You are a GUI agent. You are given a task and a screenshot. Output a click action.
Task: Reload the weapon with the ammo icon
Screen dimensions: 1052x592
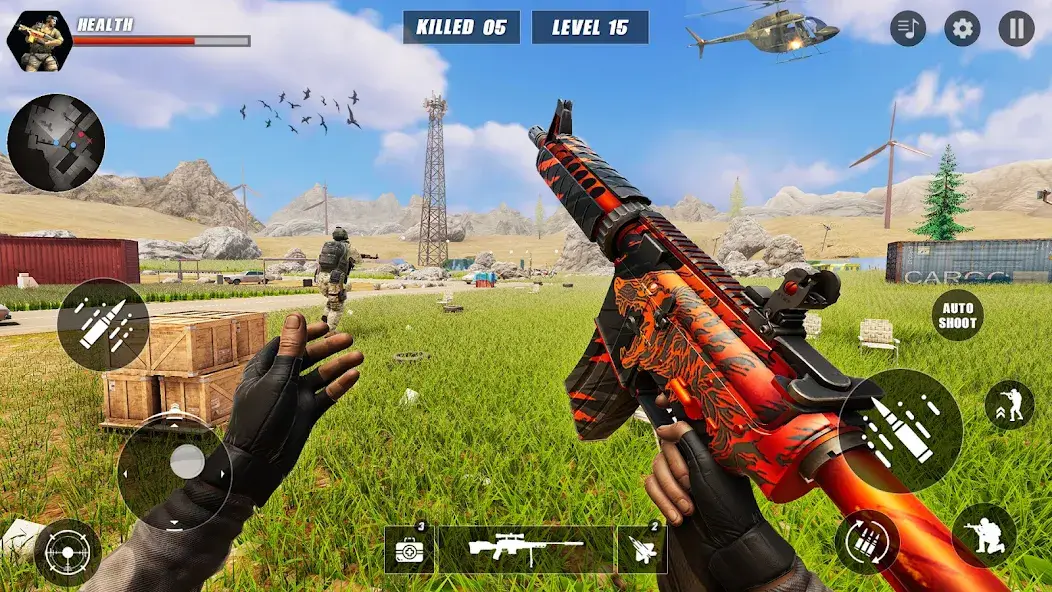point(867,542)
